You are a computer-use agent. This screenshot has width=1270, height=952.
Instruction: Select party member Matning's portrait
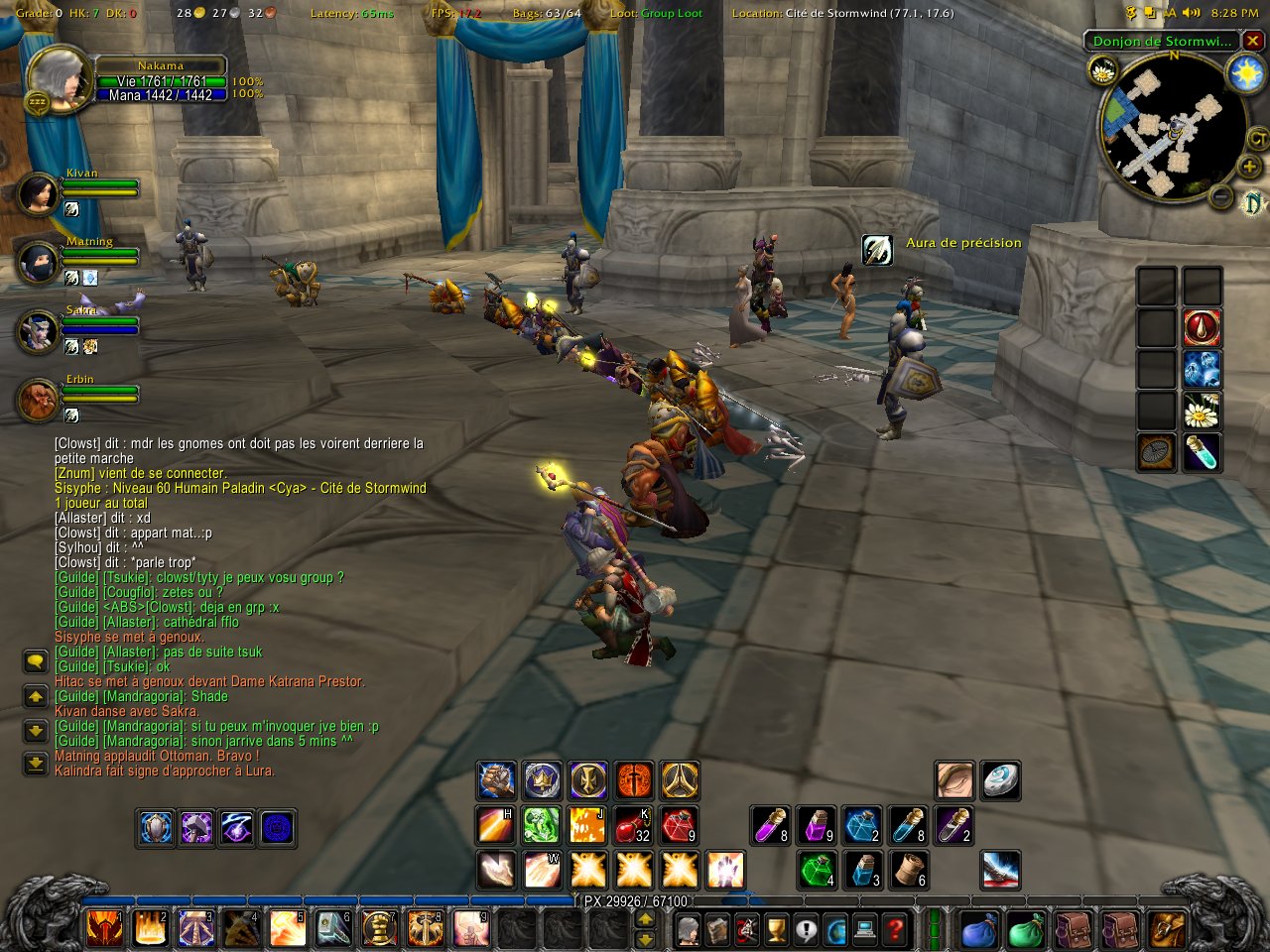coord(39,262)
